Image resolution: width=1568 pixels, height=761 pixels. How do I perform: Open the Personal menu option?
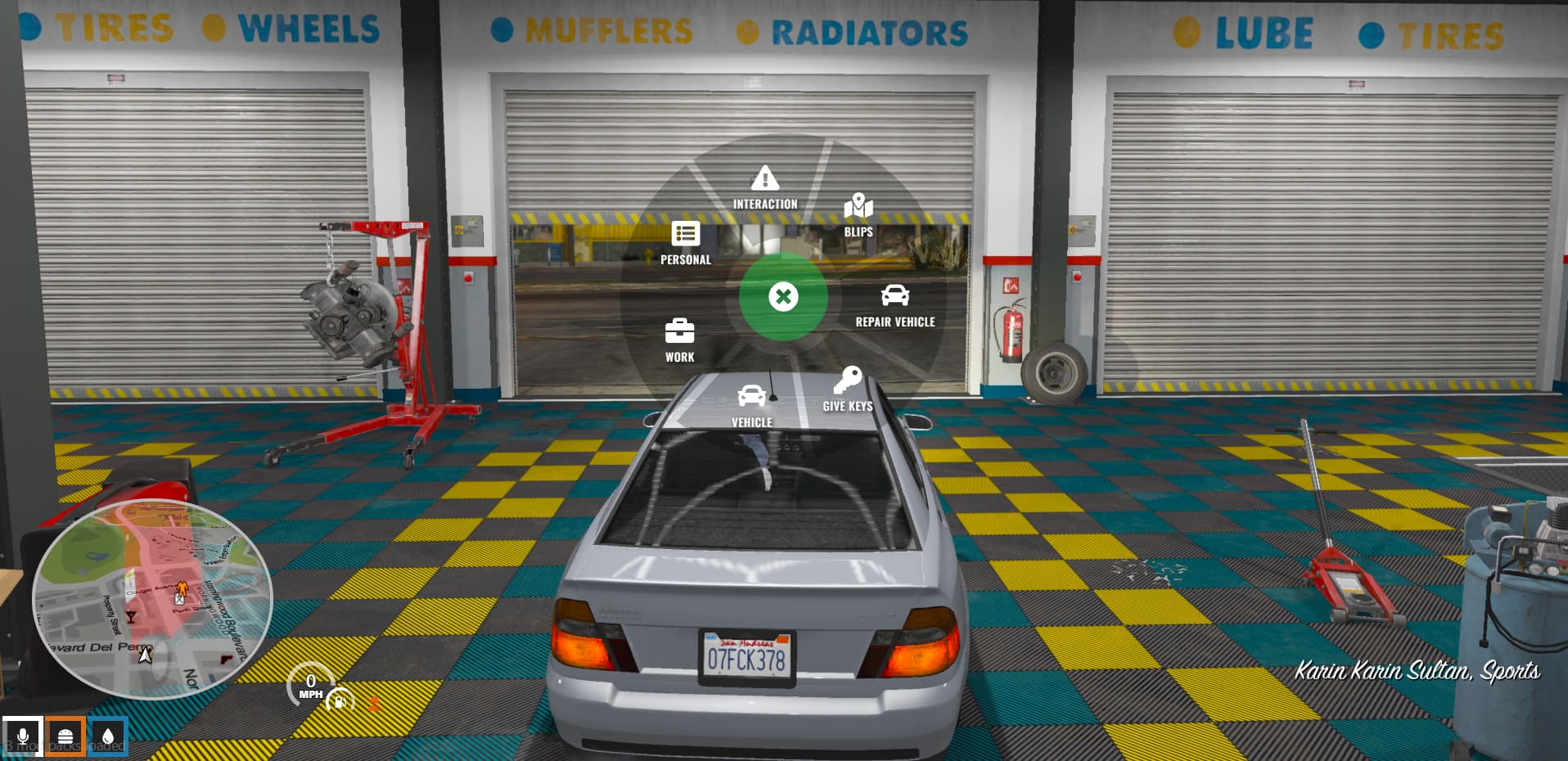685,243
